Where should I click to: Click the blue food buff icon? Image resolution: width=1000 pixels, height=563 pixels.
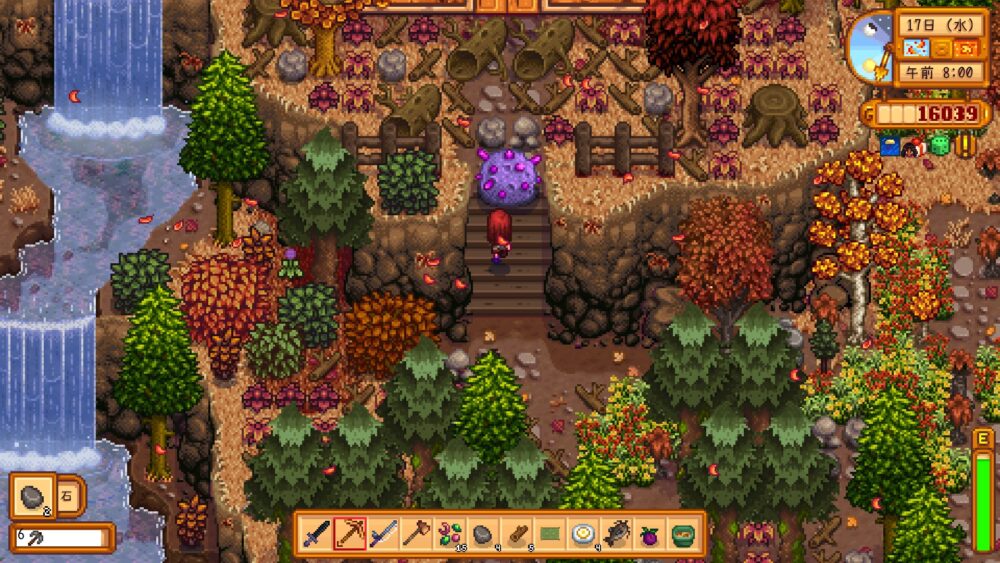click(x=889, y=146)
